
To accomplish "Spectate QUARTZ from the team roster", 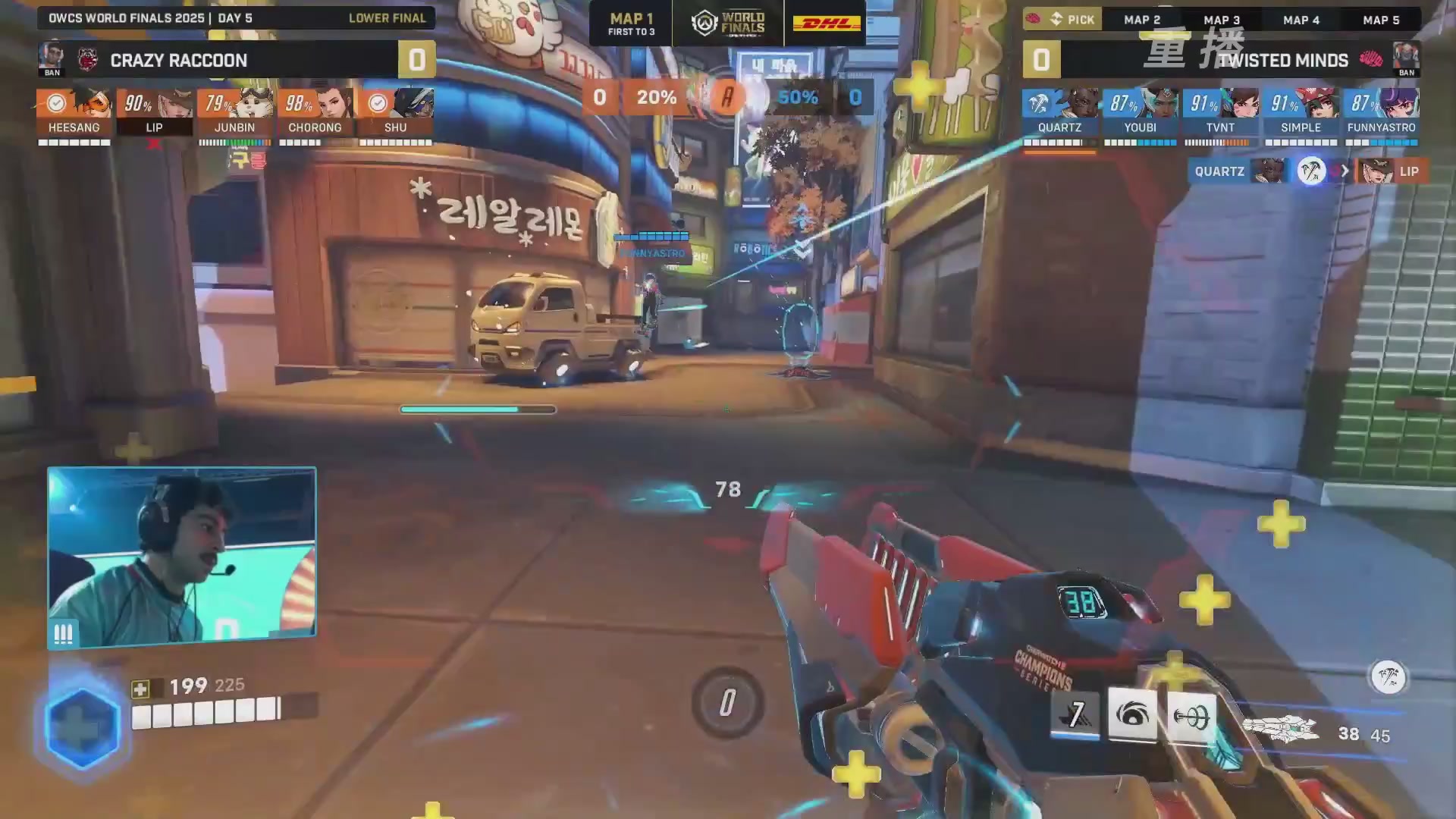I will [1060, 112].
